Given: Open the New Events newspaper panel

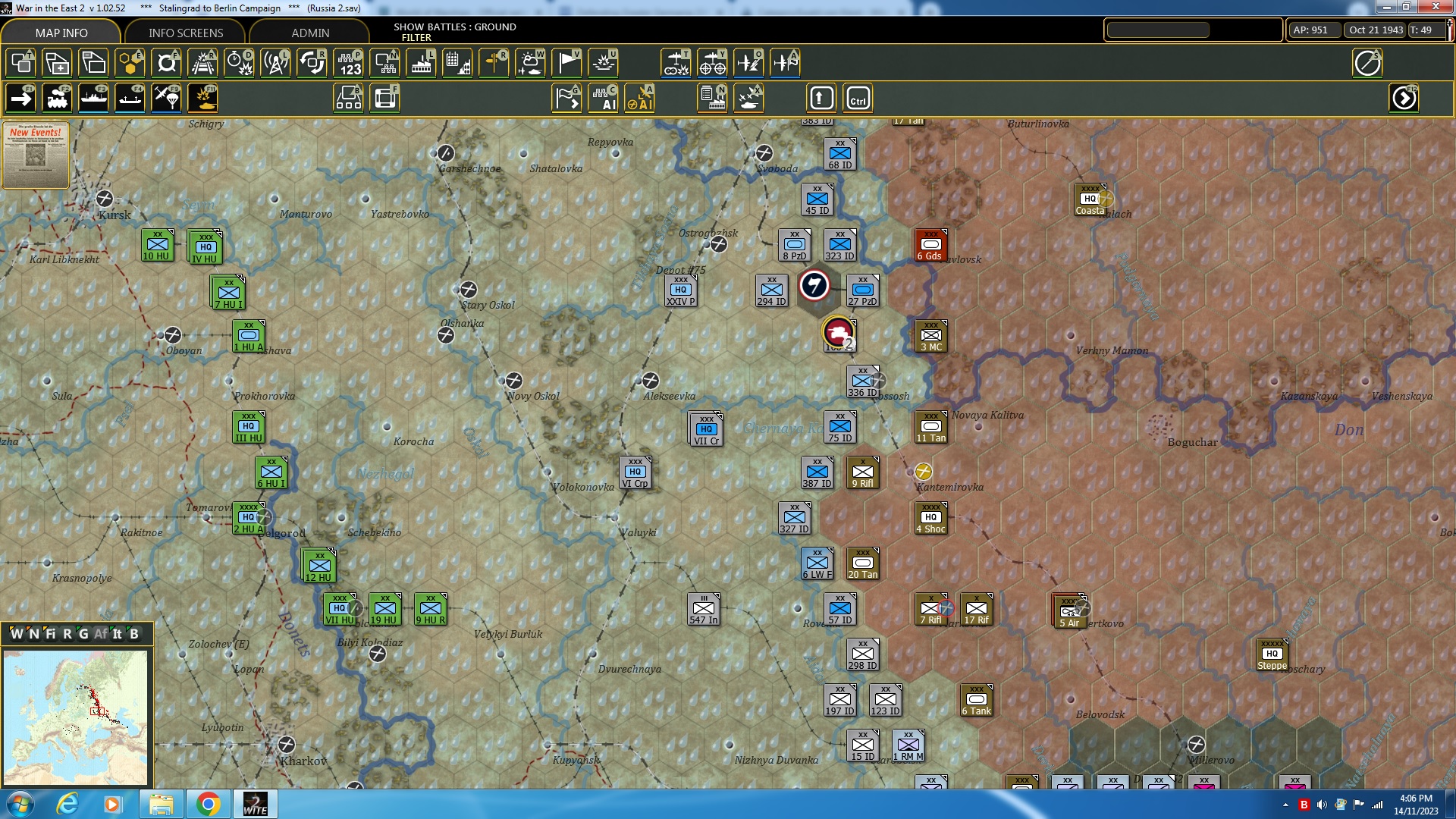Looking at the screenshot, I should pyautogui.click(x=35, y=155).
